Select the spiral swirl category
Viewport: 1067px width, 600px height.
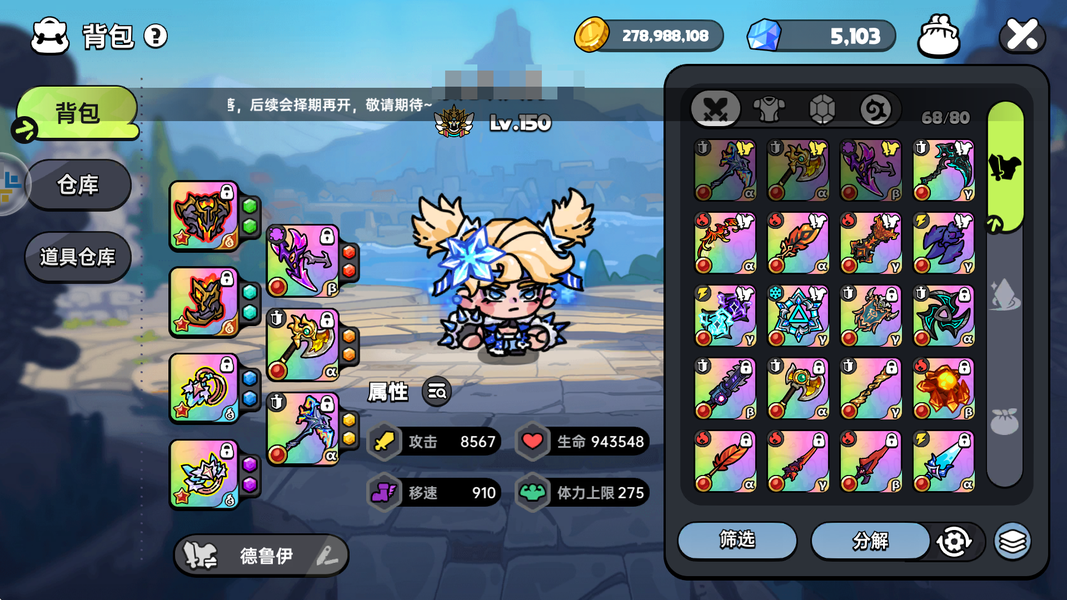[x=875, y=109]
